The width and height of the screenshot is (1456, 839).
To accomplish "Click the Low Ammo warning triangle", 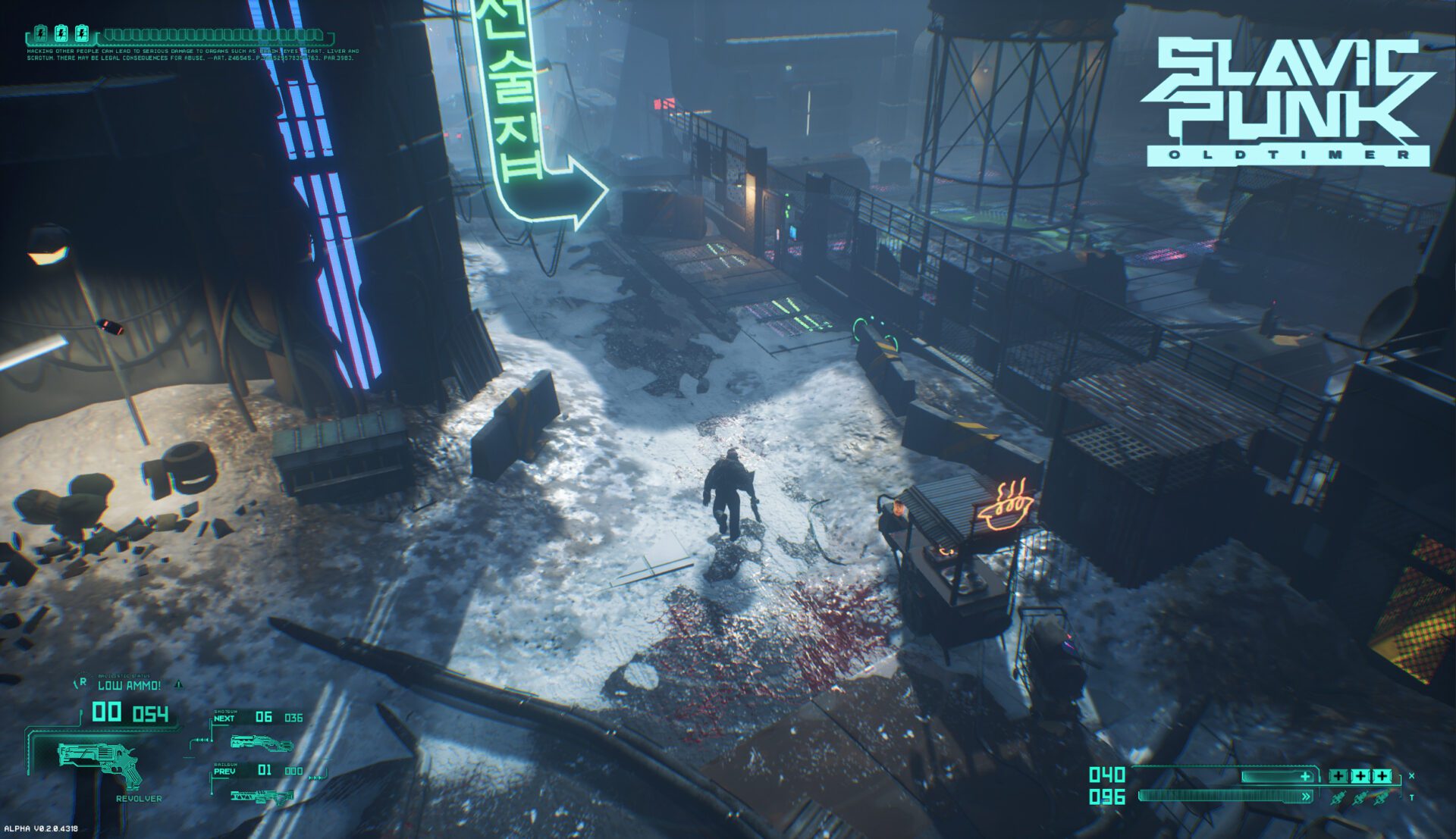I will [x=179, y=684].
